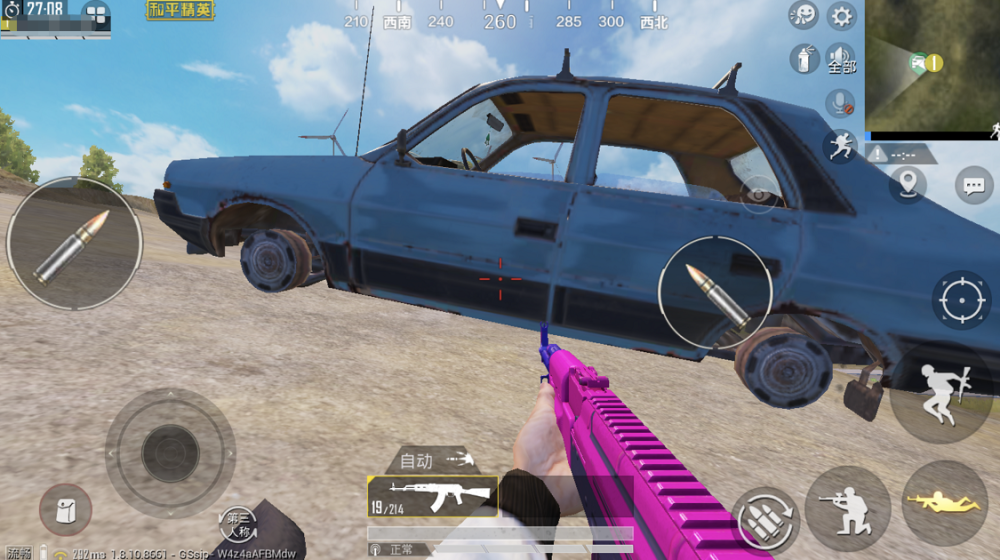Fire using the left bullet button

pyautogui.click(x=73, y=245)
